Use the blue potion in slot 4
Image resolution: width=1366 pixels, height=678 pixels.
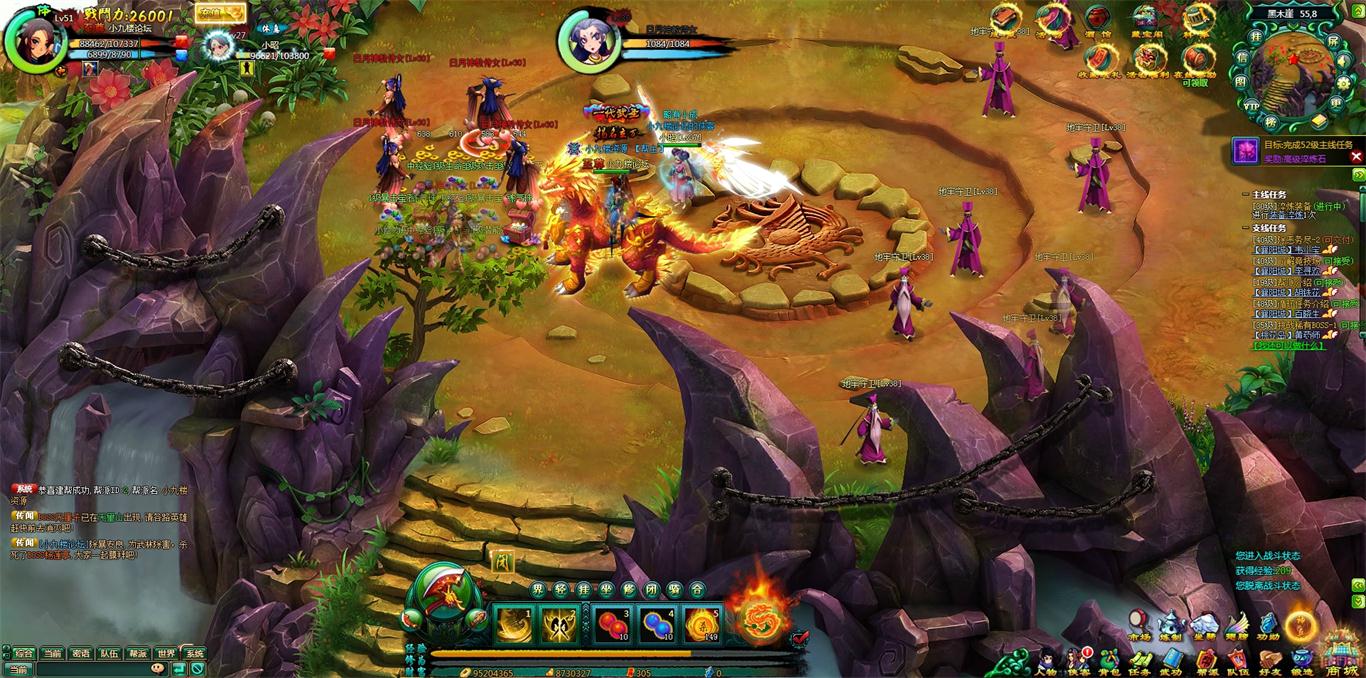point(656,625)
